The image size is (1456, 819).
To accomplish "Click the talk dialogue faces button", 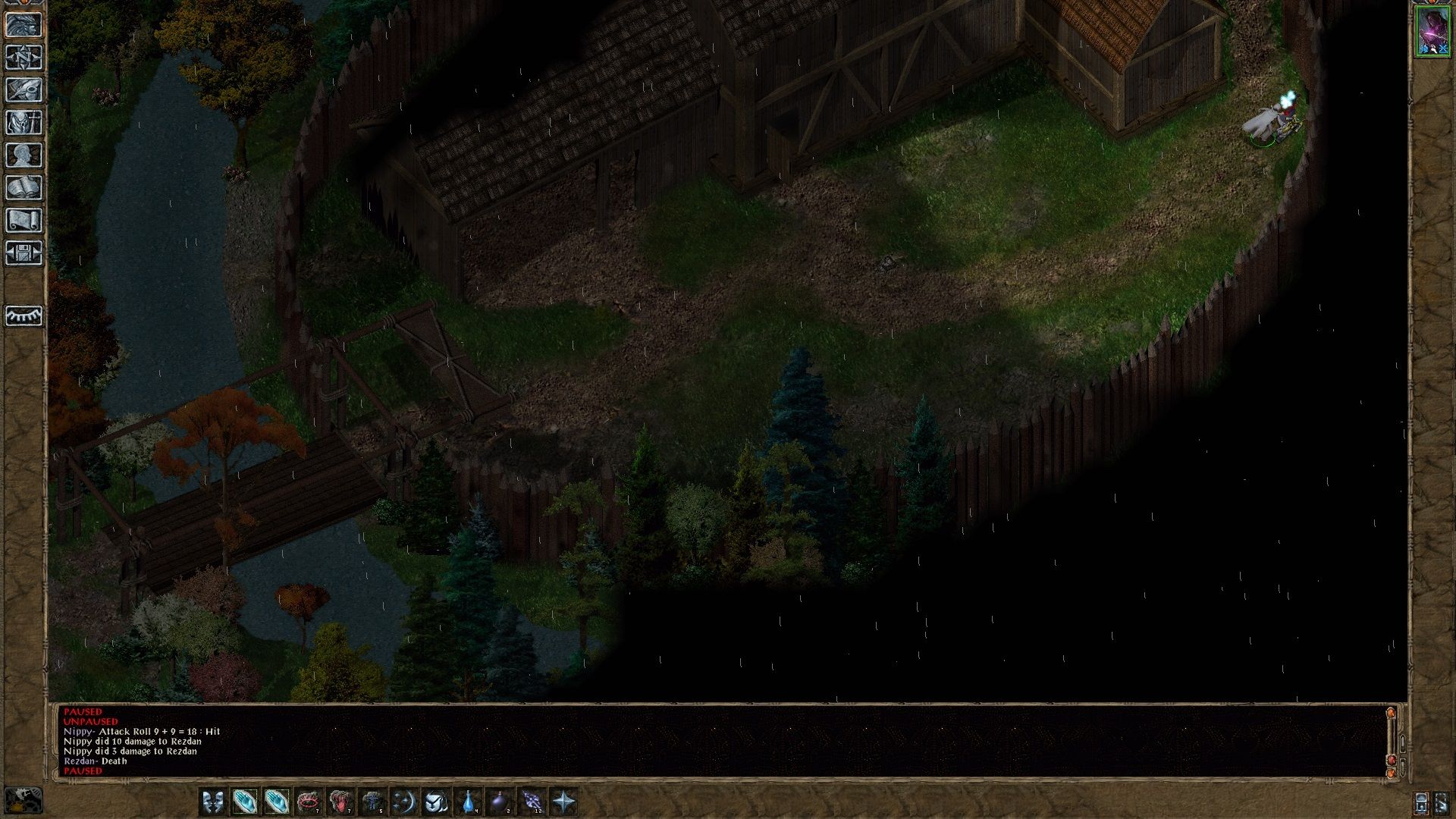I will 212,802.
